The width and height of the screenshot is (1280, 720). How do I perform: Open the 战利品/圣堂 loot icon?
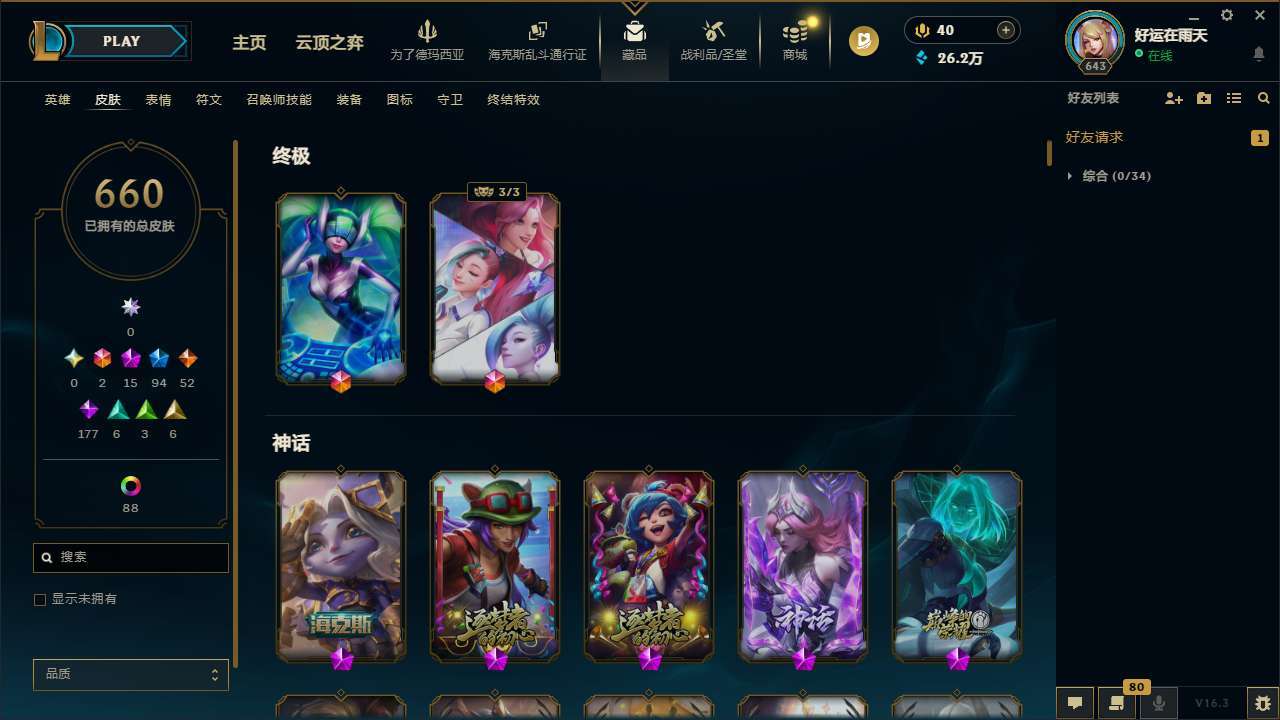713,40
